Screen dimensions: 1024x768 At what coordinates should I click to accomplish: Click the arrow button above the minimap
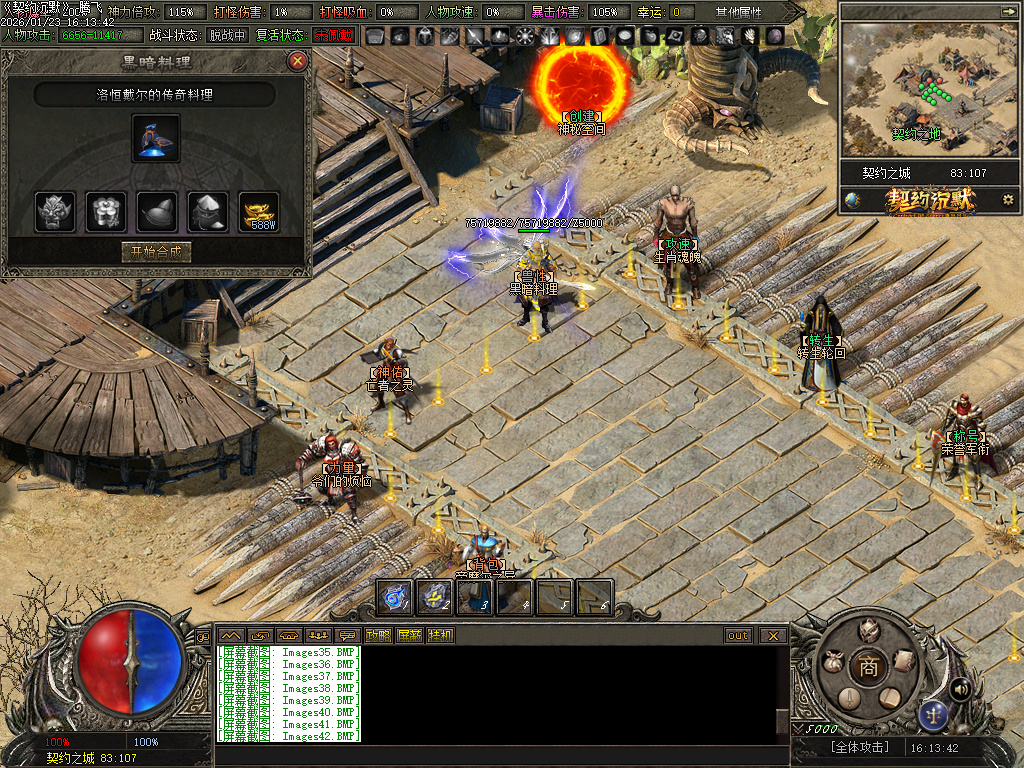(1007, 11)
